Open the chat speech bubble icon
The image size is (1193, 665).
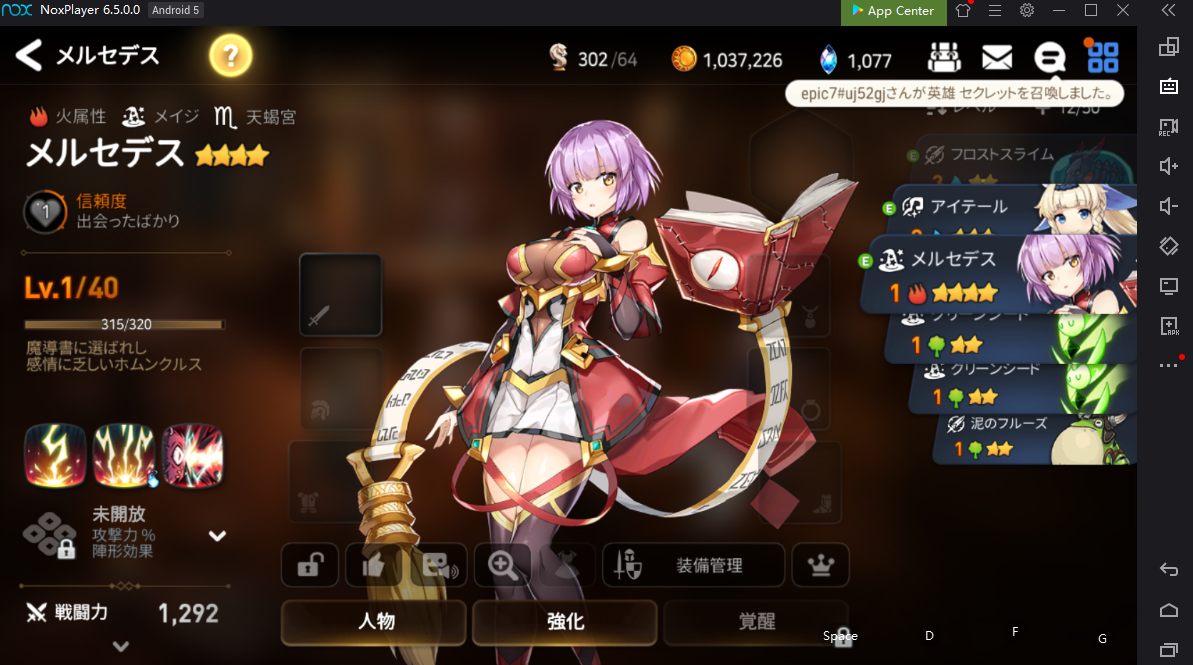tap(1049, 58)
